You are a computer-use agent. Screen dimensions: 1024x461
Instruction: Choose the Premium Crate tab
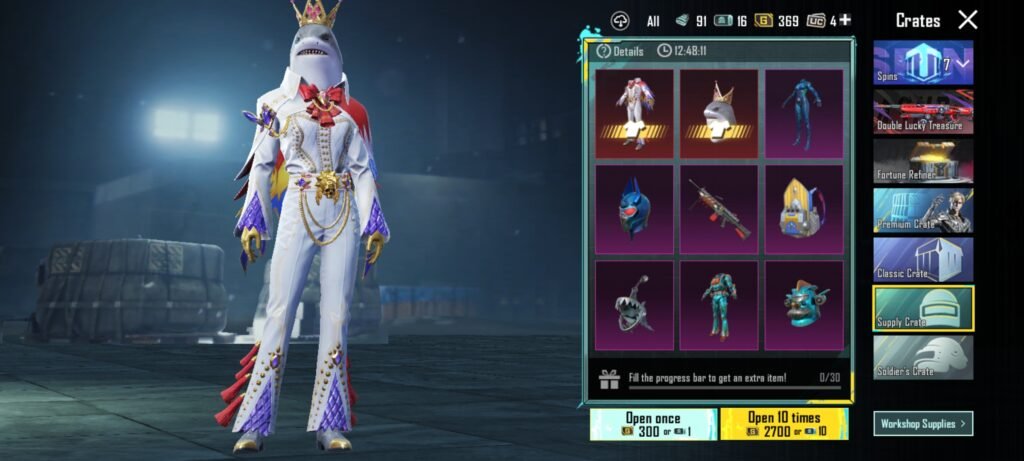(x=922, y=210)
